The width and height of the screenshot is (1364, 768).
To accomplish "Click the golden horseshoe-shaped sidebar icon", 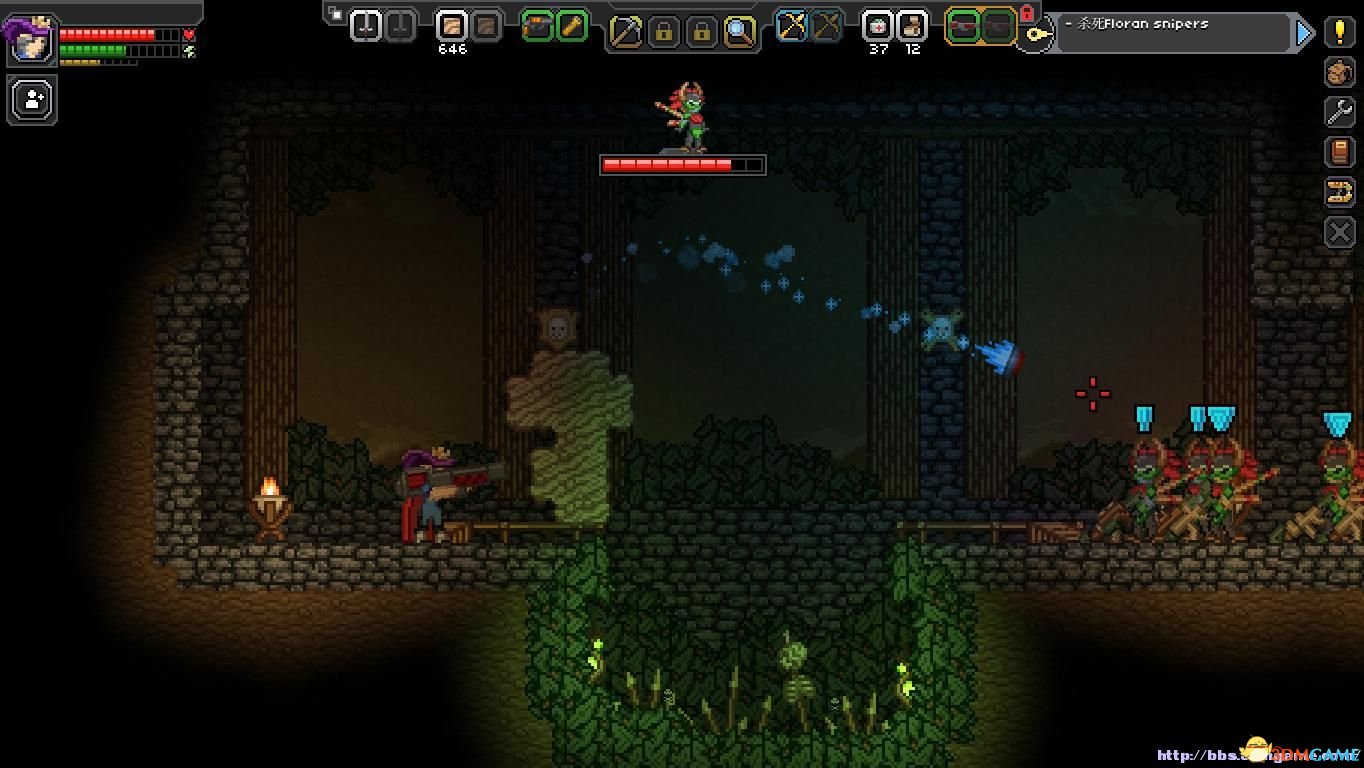I will [1340, 192].
